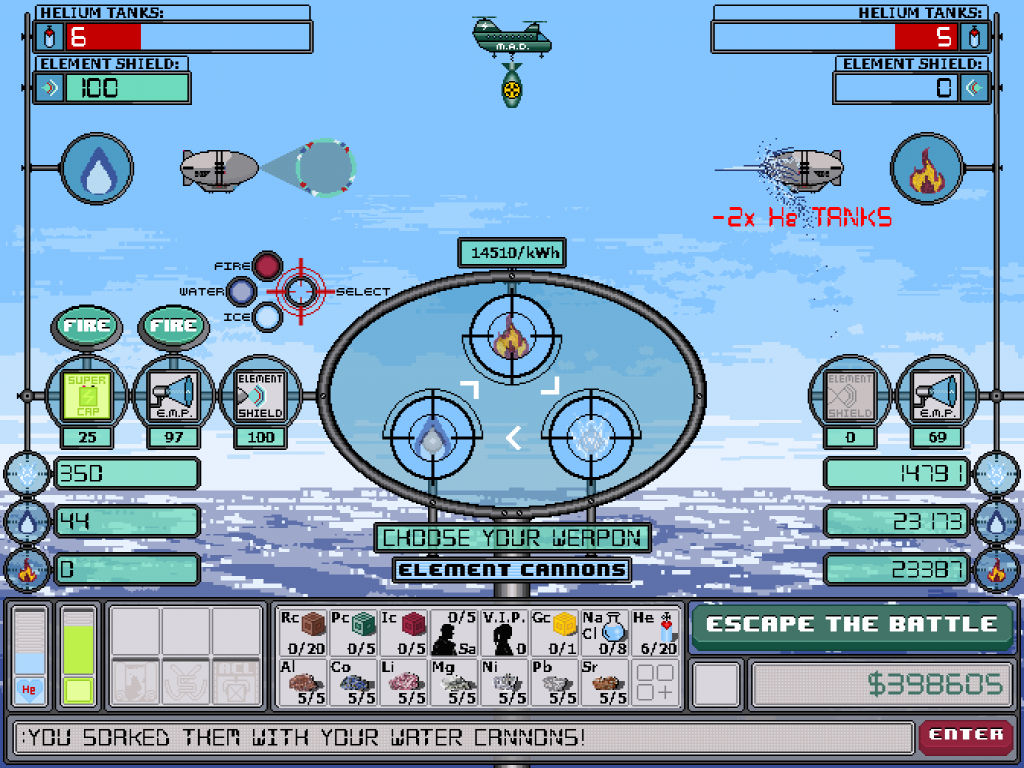Select the Aluminium ore cargo slot
Screen dimensions: 1024x768
[x=300, y=682]
